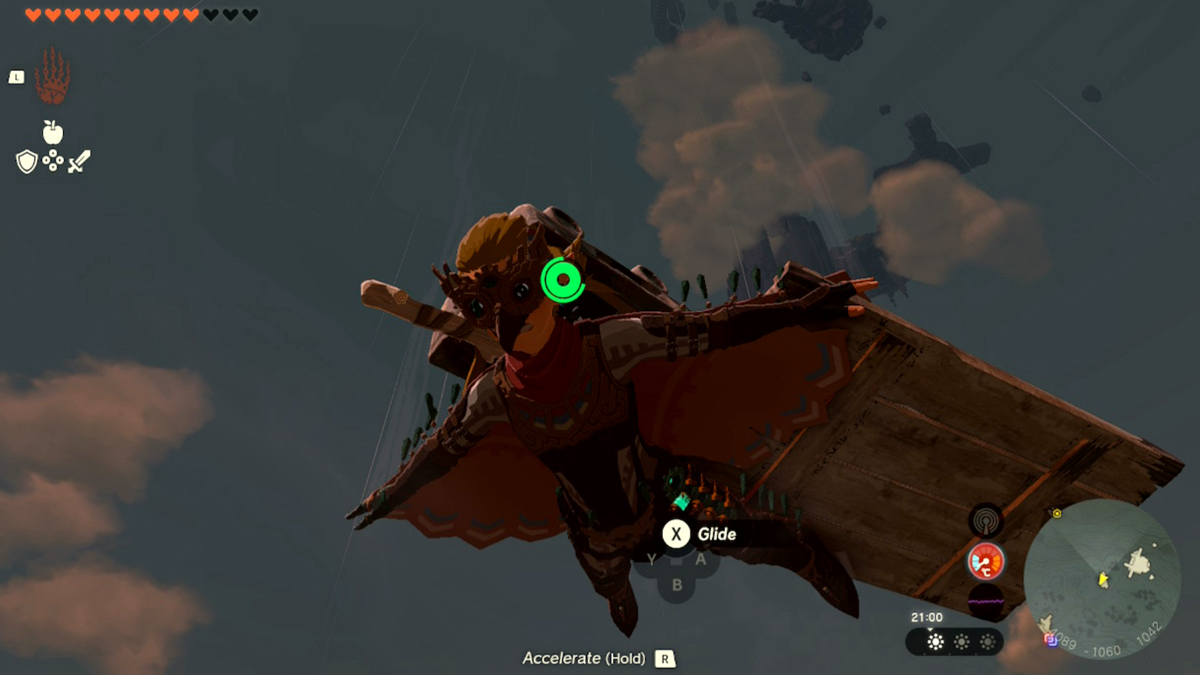Click the bright sun weather forecast icon
The width and height of the screenshot is (1200, 675).
[x=935, y=642]
